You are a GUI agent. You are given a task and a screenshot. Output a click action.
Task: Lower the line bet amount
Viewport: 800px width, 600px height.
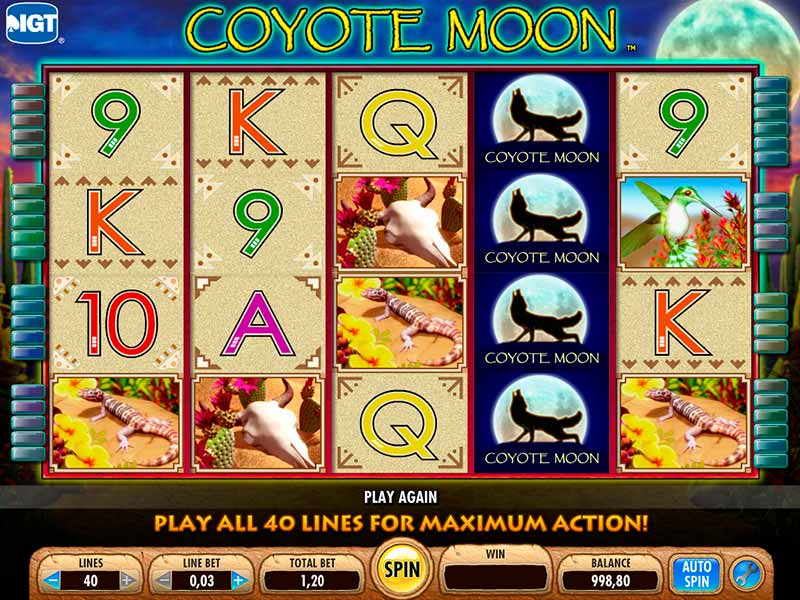164,579
